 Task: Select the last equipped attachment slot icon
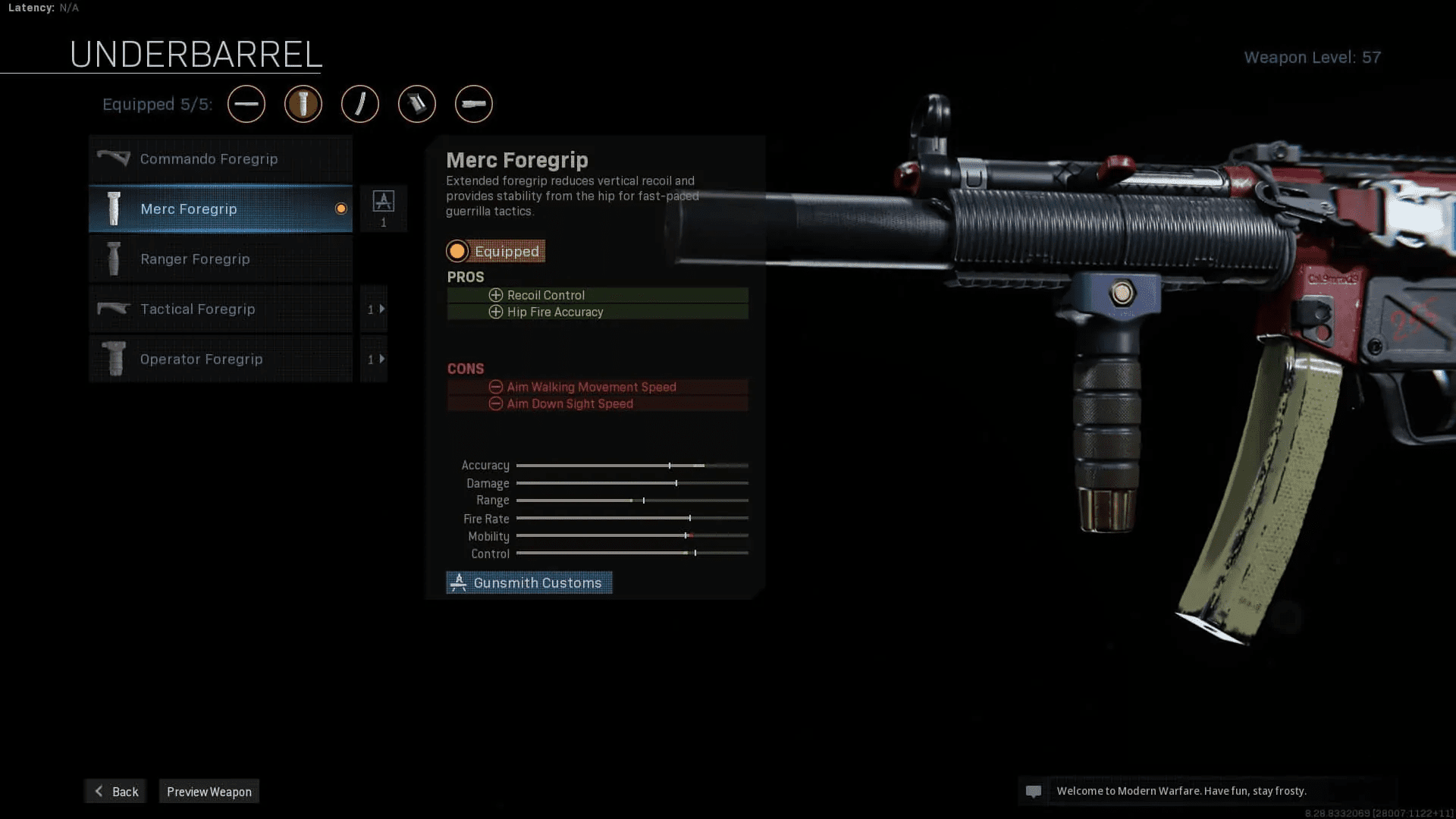tap(473, 104)
